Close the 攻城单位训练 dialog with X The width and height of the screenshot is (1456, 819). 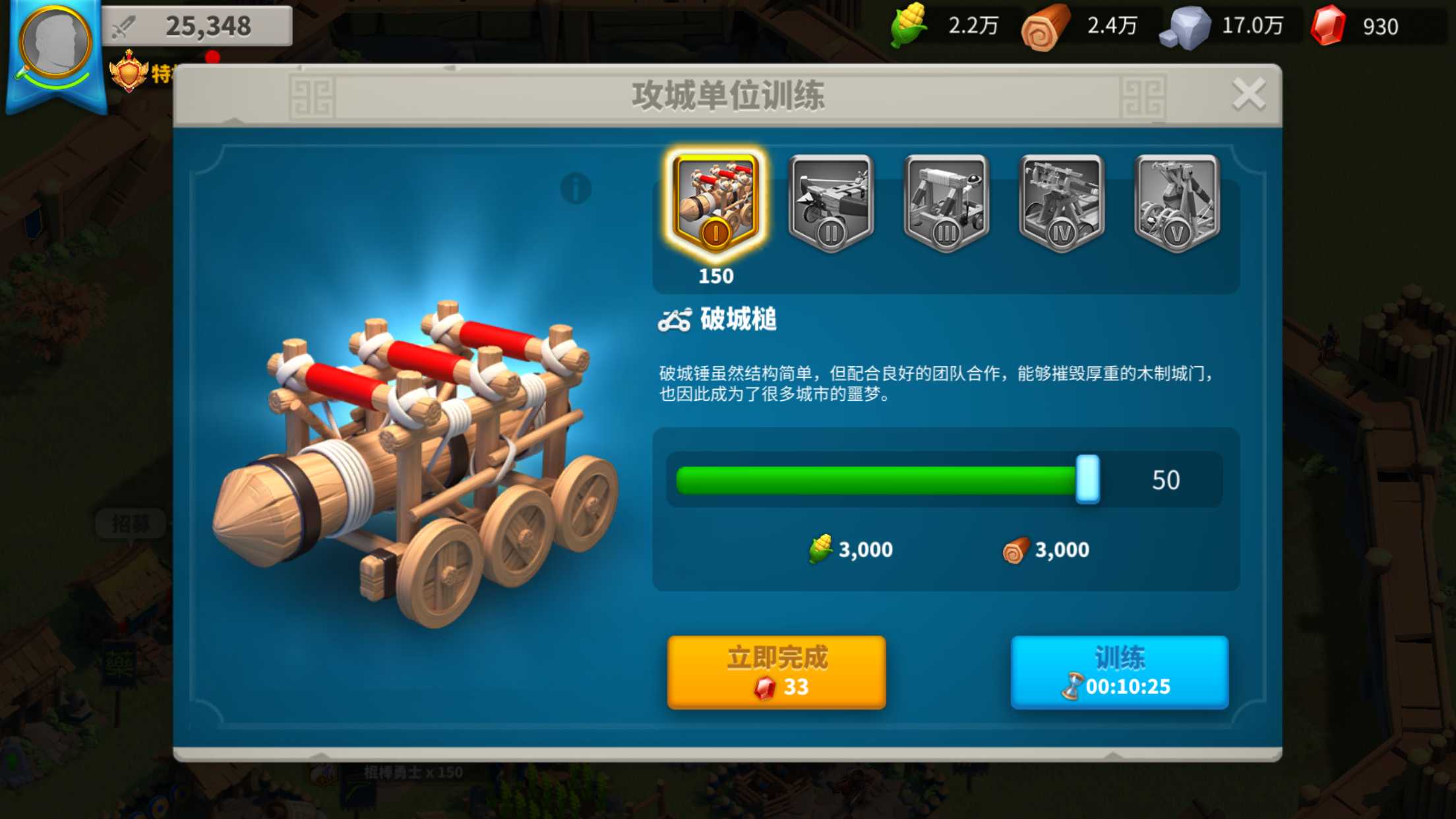click(1248, 94)
